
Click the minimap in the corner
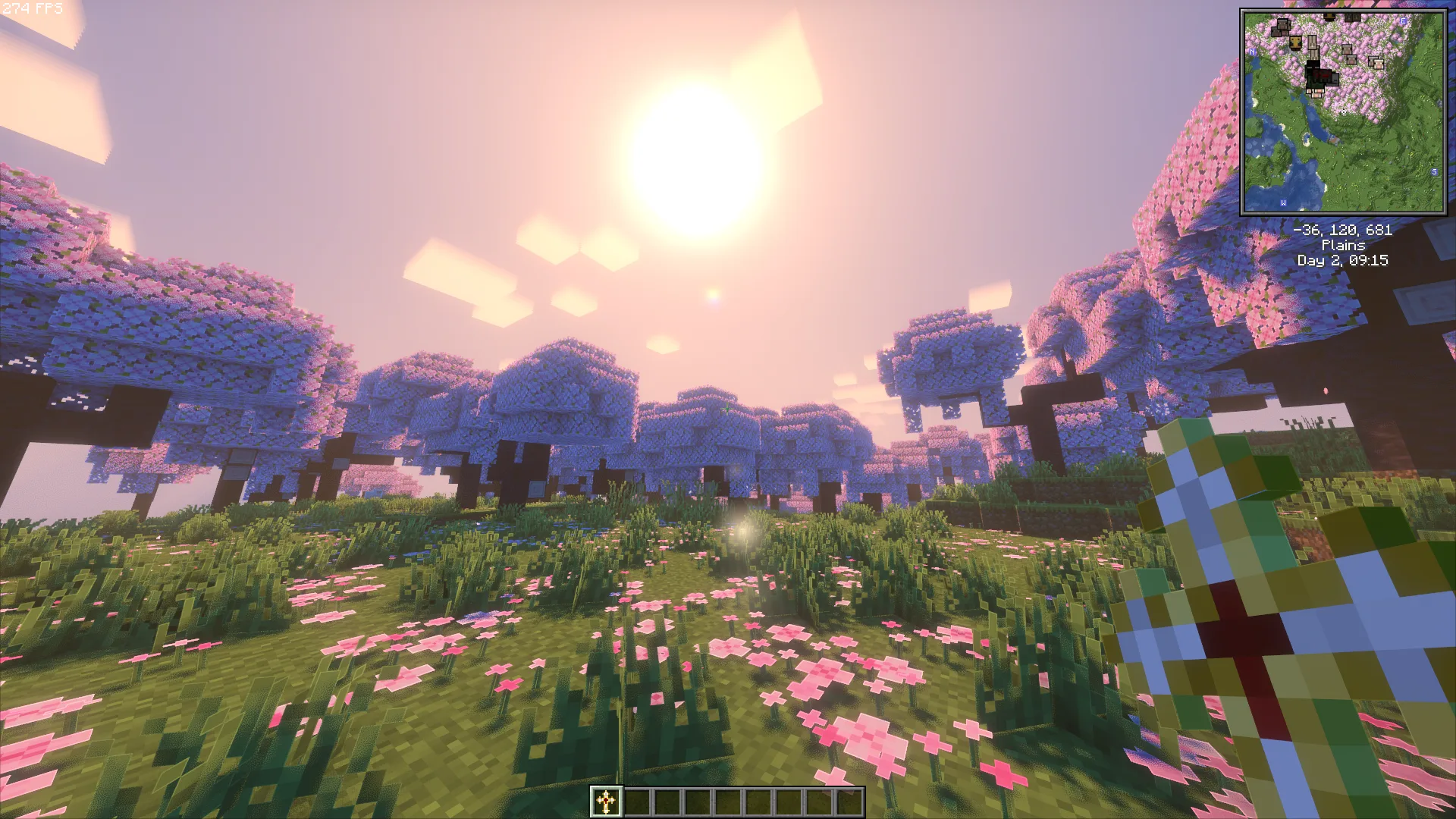coord(1343,112)
